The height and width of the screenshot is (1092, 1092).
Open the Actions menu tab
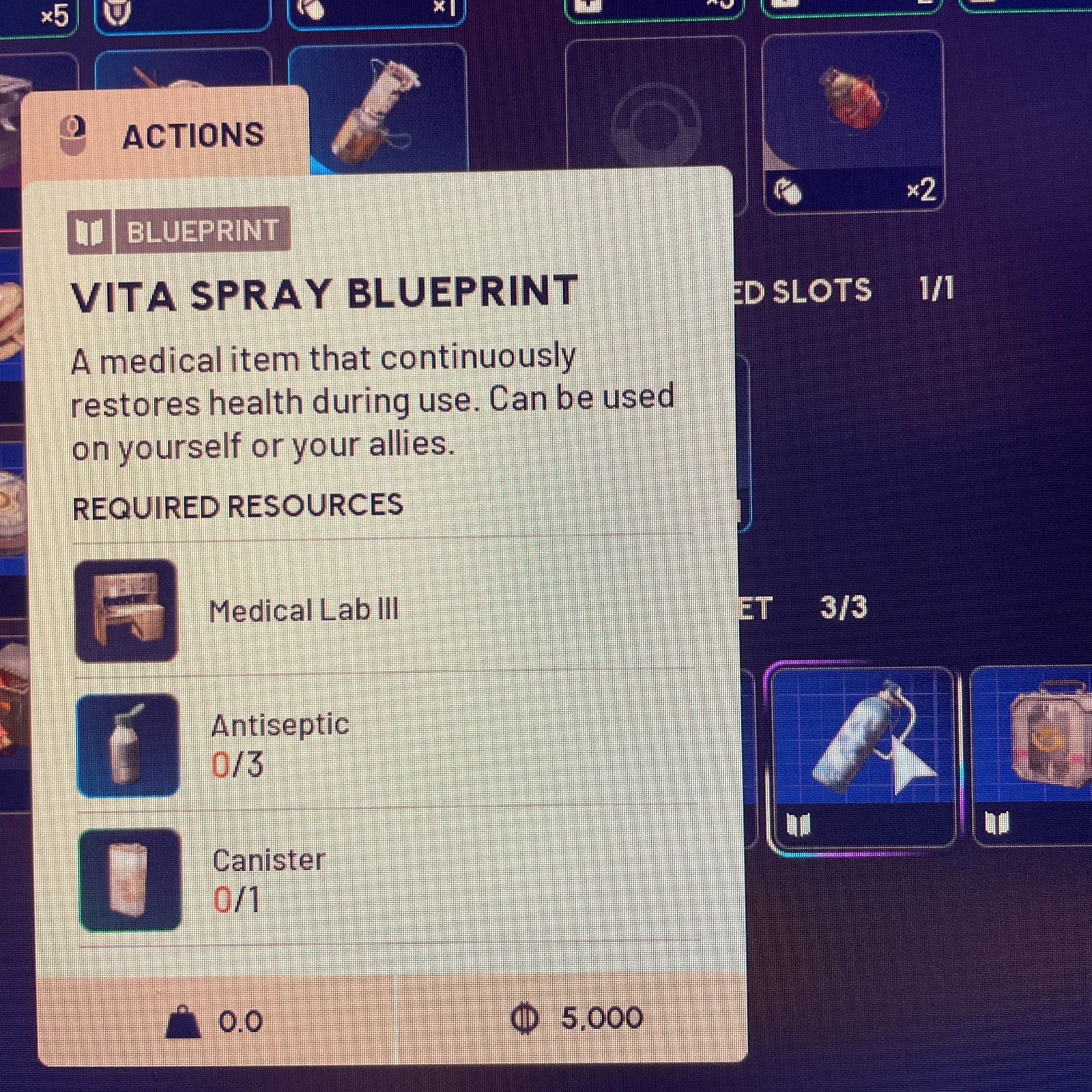click(x=165, y=134)
